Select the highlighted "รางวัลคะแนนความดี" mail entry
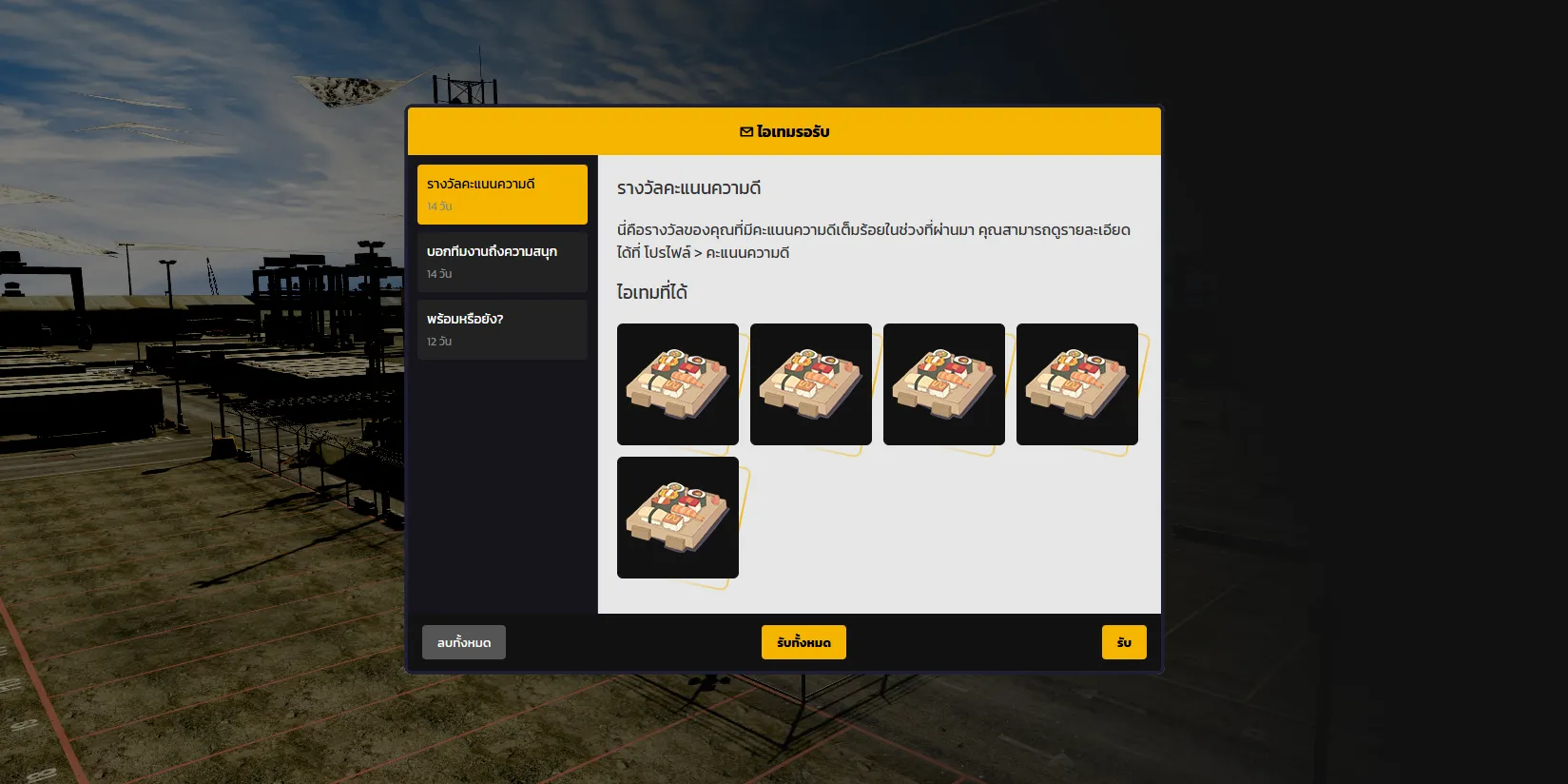Viewport: 1568px width, 784px height. [x=502, y=194]
